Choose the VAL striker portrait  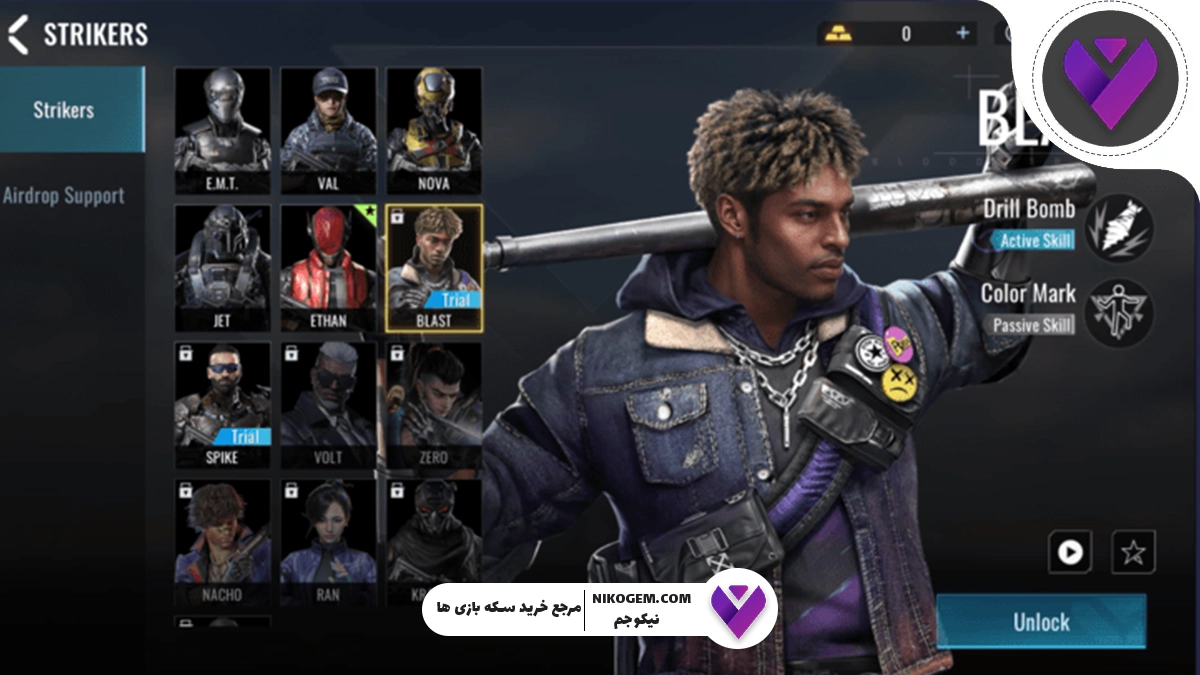pyautogui.click(x=328, y=130)
